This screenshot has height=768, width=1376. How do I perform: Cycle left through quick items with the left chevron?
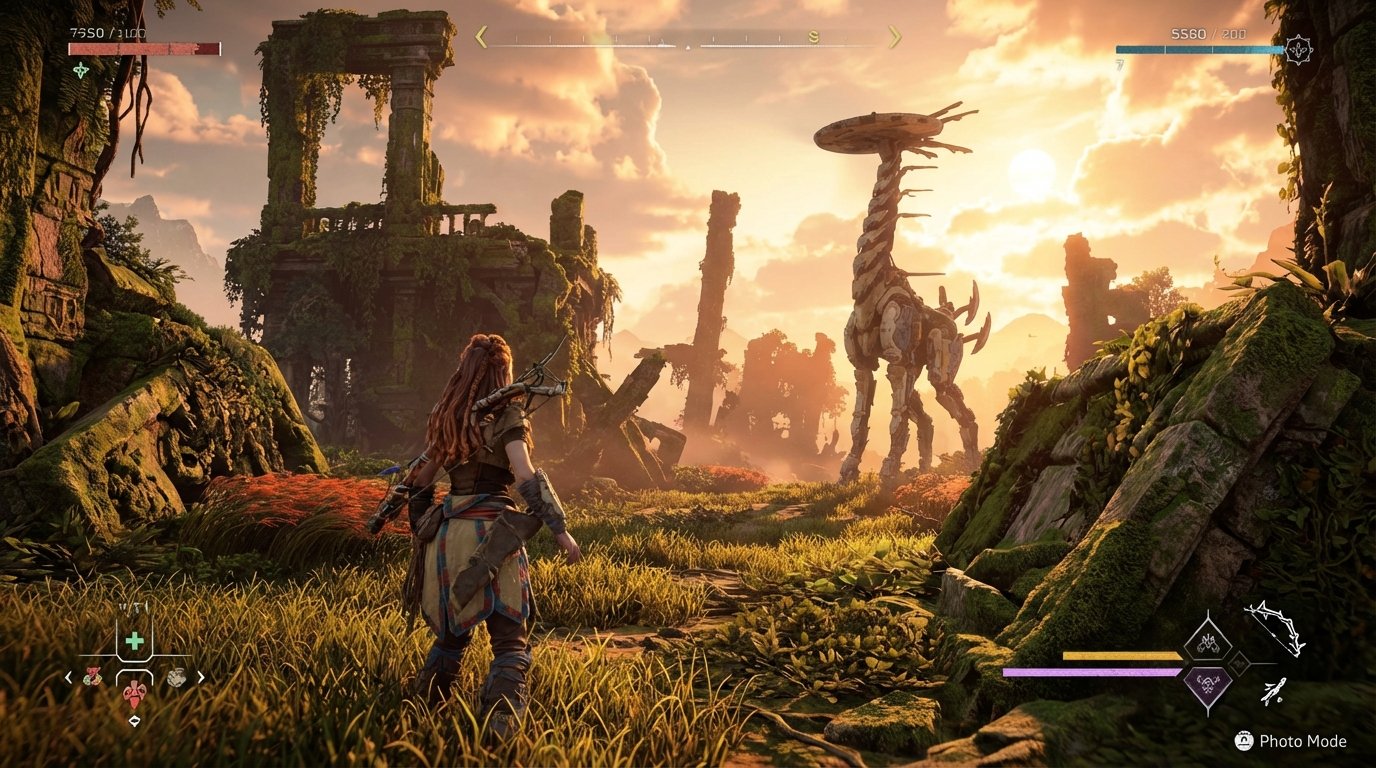(68, 677)
